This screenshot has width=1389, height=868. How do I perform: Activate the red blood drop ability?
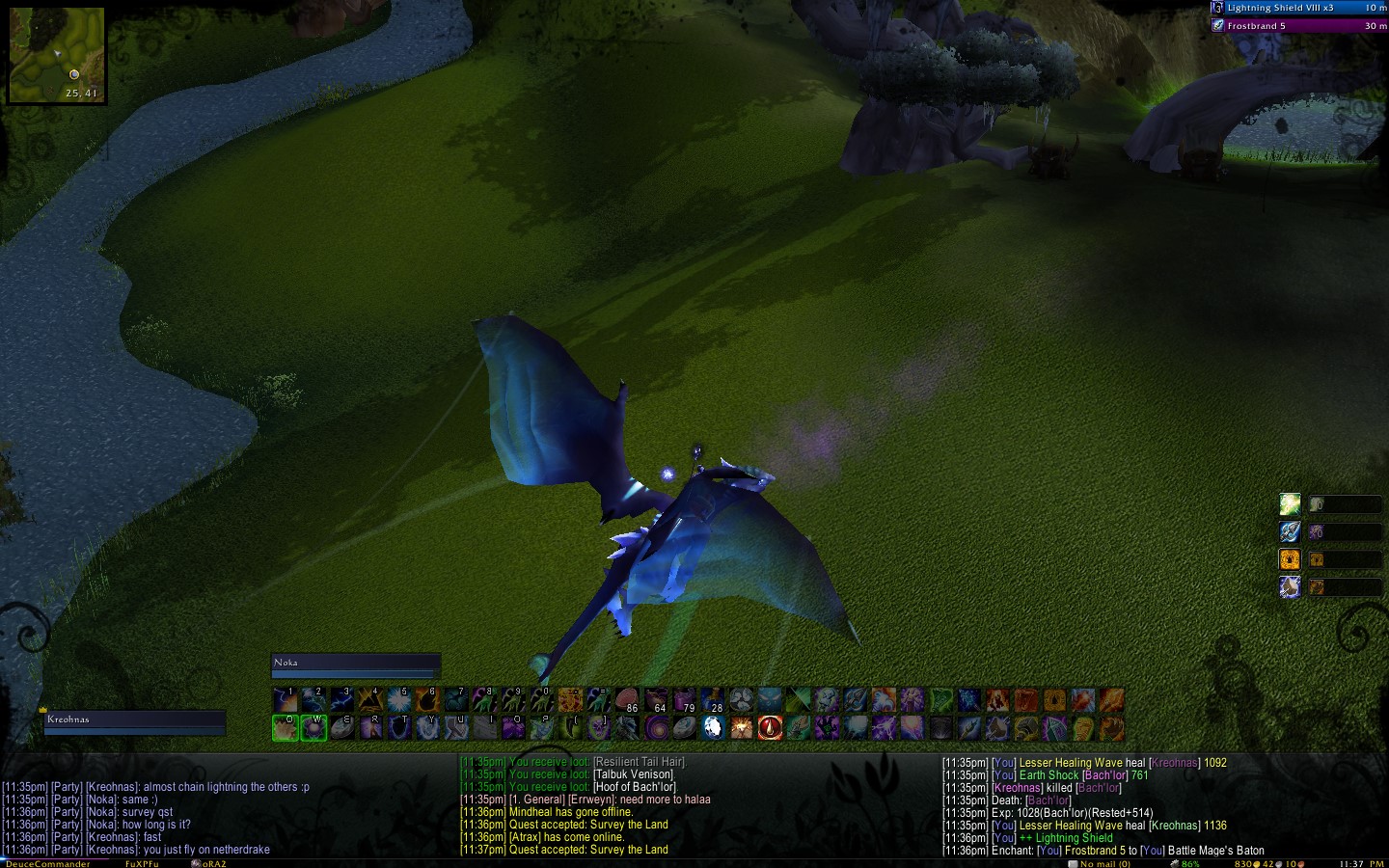[770, 727]
